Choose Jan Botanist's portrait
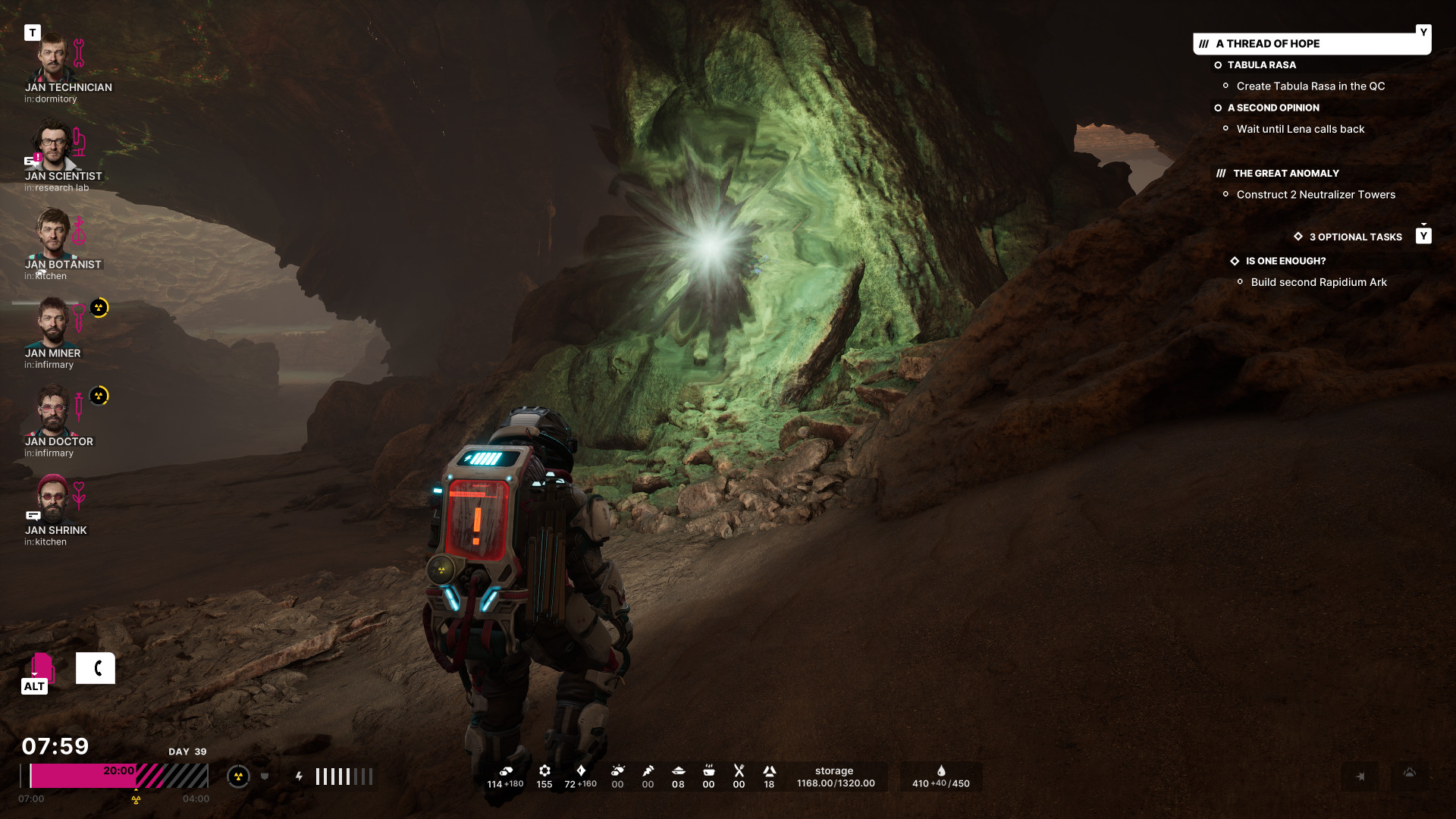The height and width of the screenshot is (819, 1456). pyautogui.click(x=52, y=234)
